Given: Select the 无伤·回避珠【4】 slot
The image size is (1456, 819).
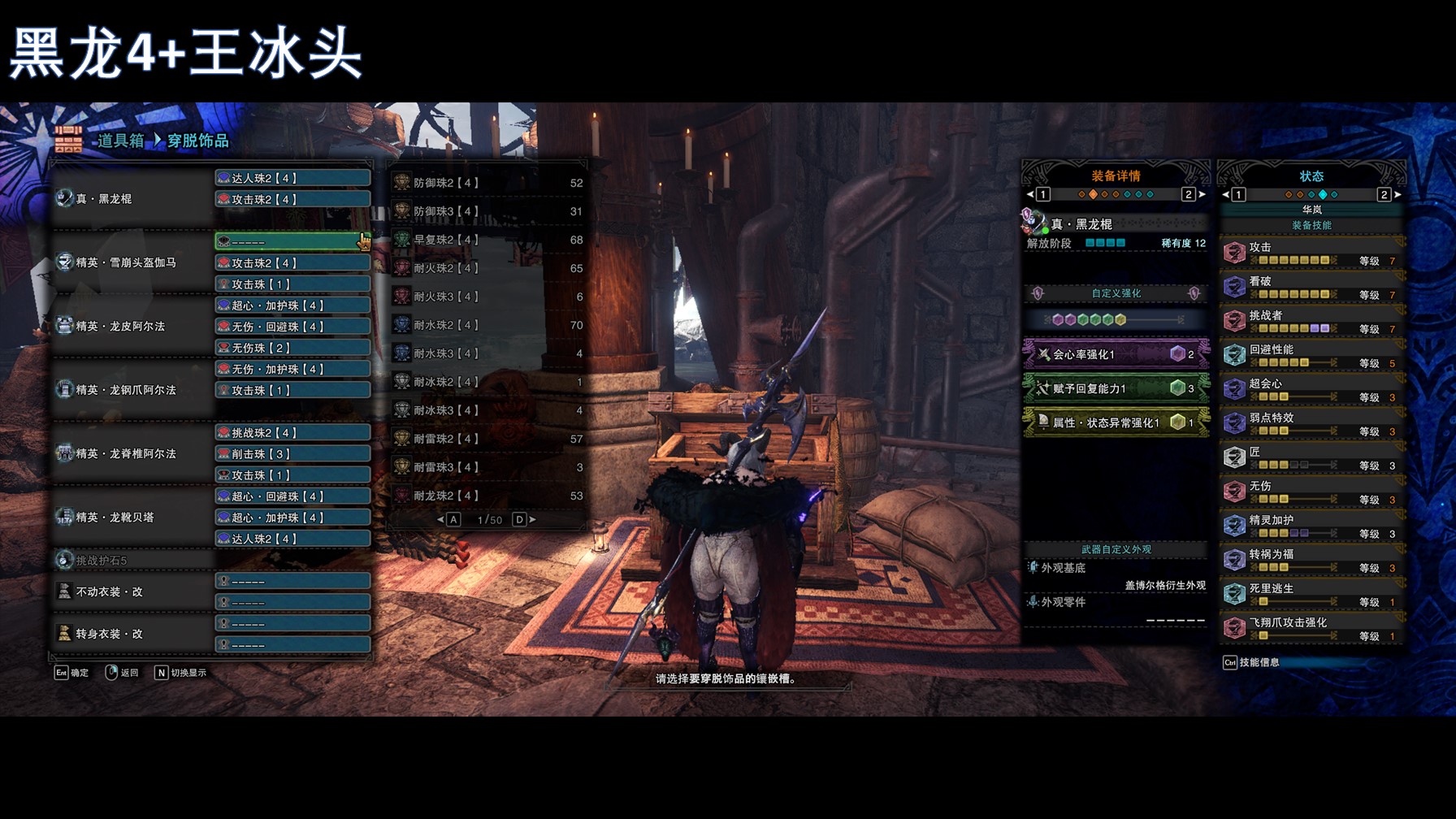Looking at the screenshot, I should point(292,327).
